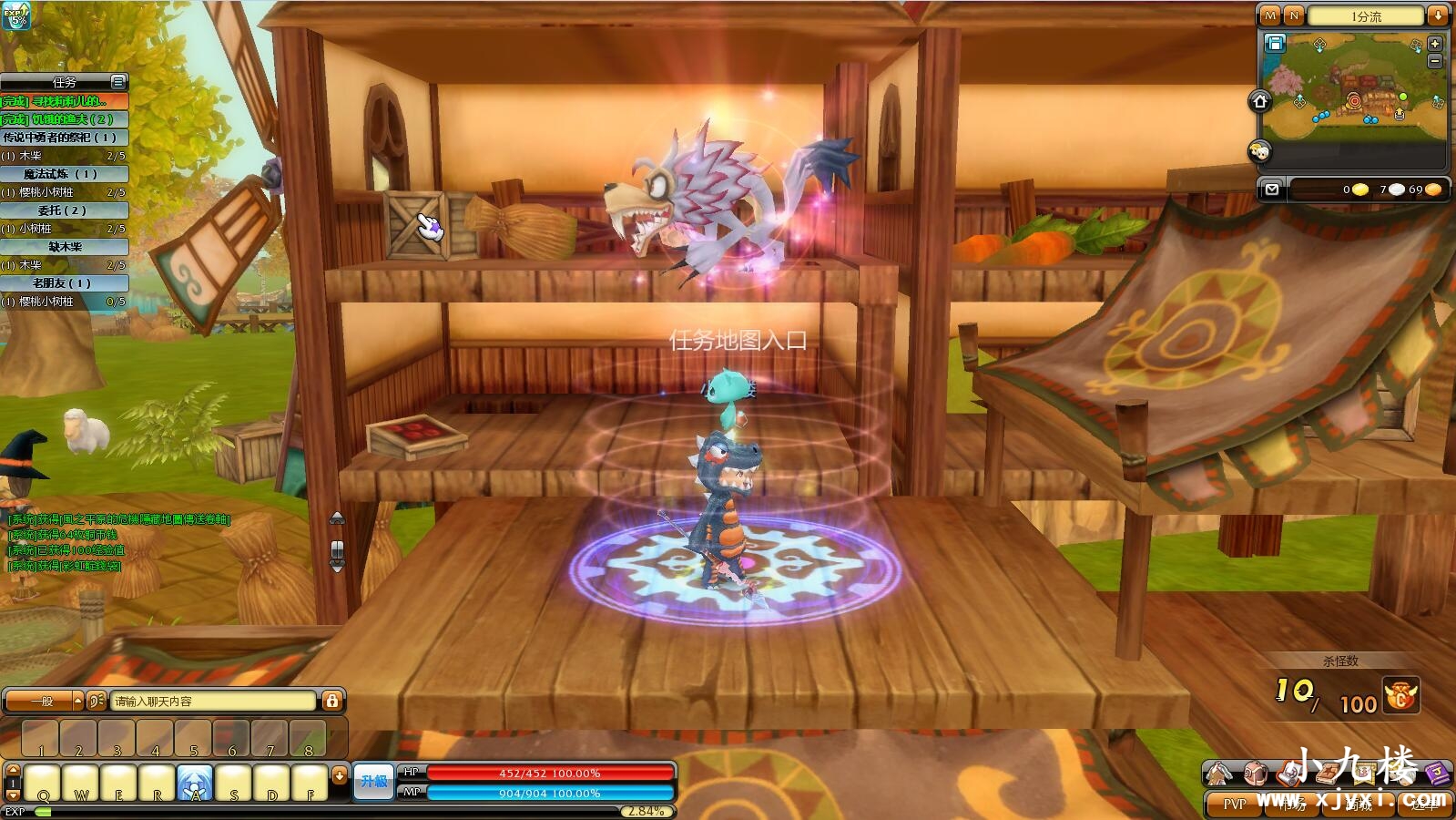1456x820 pixels.
Task: Open the minimap
Action: (1352, 87)
